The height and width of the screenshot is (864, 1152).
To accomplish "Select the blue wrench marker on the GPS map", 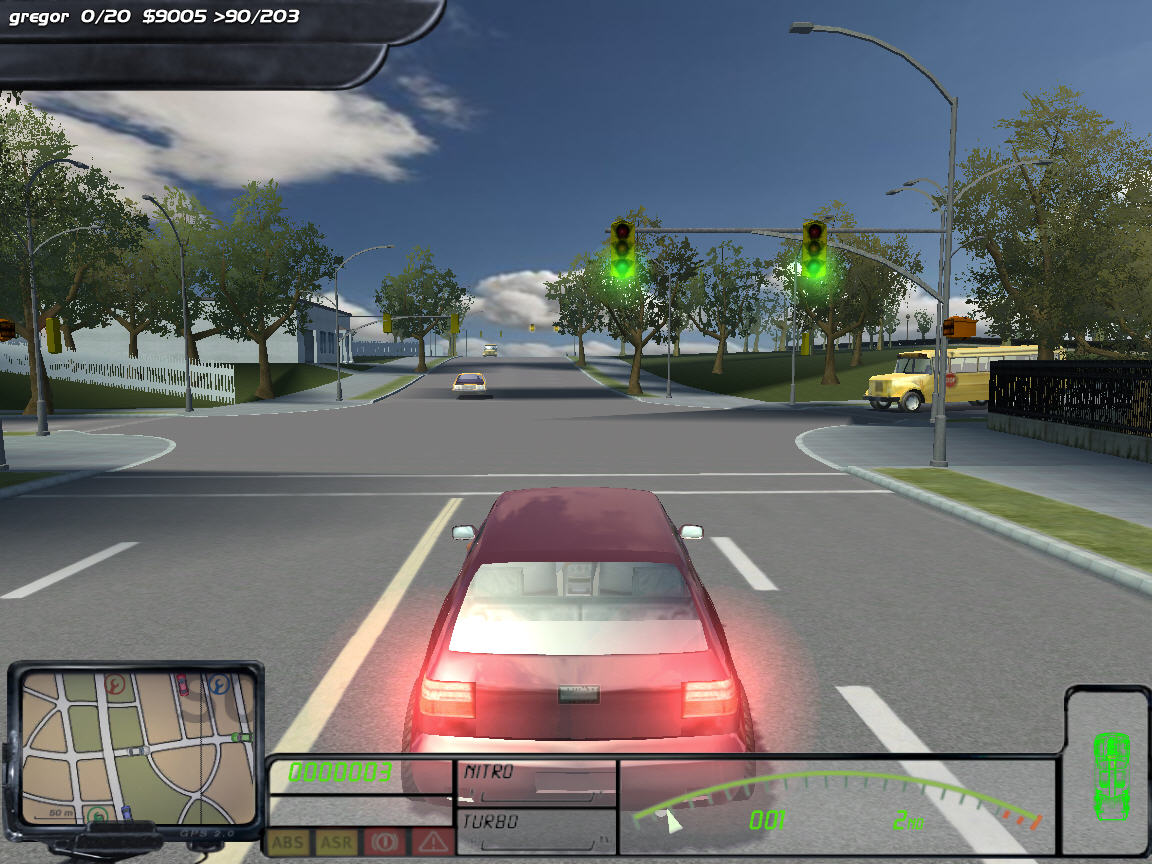I will (x=218, y=685).
